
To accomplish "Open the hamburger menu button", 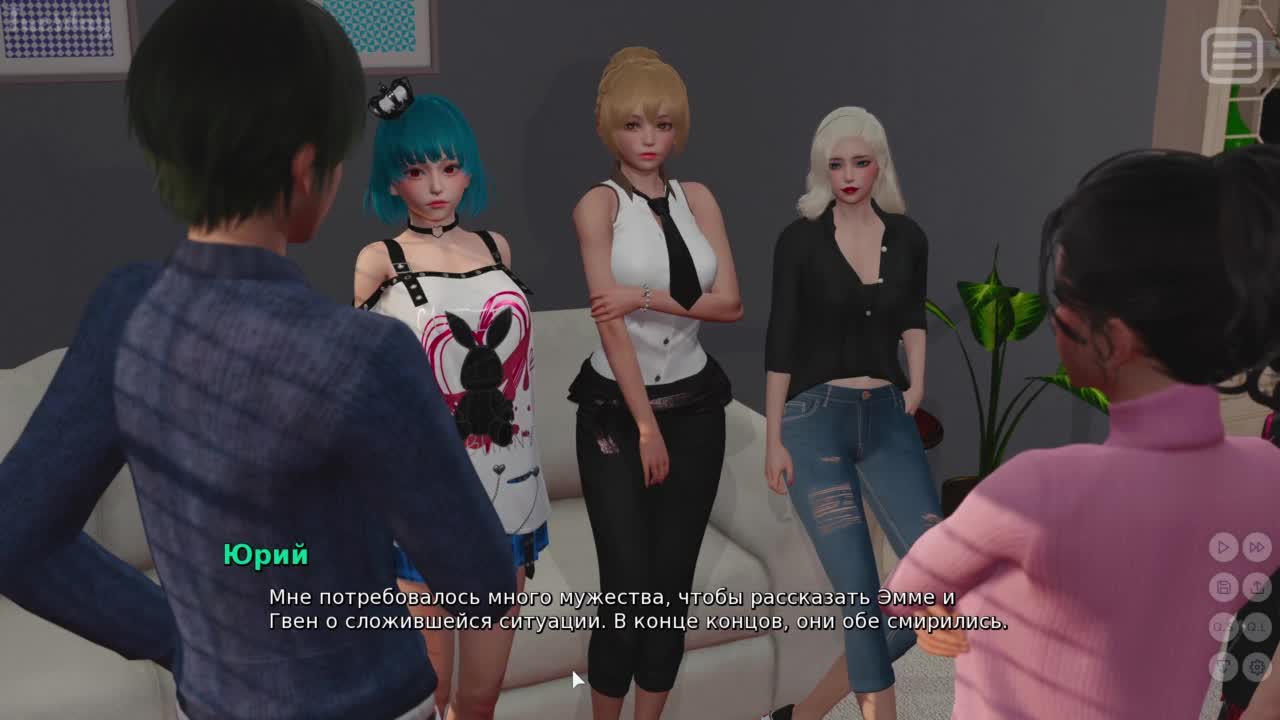I will 1232,54.
